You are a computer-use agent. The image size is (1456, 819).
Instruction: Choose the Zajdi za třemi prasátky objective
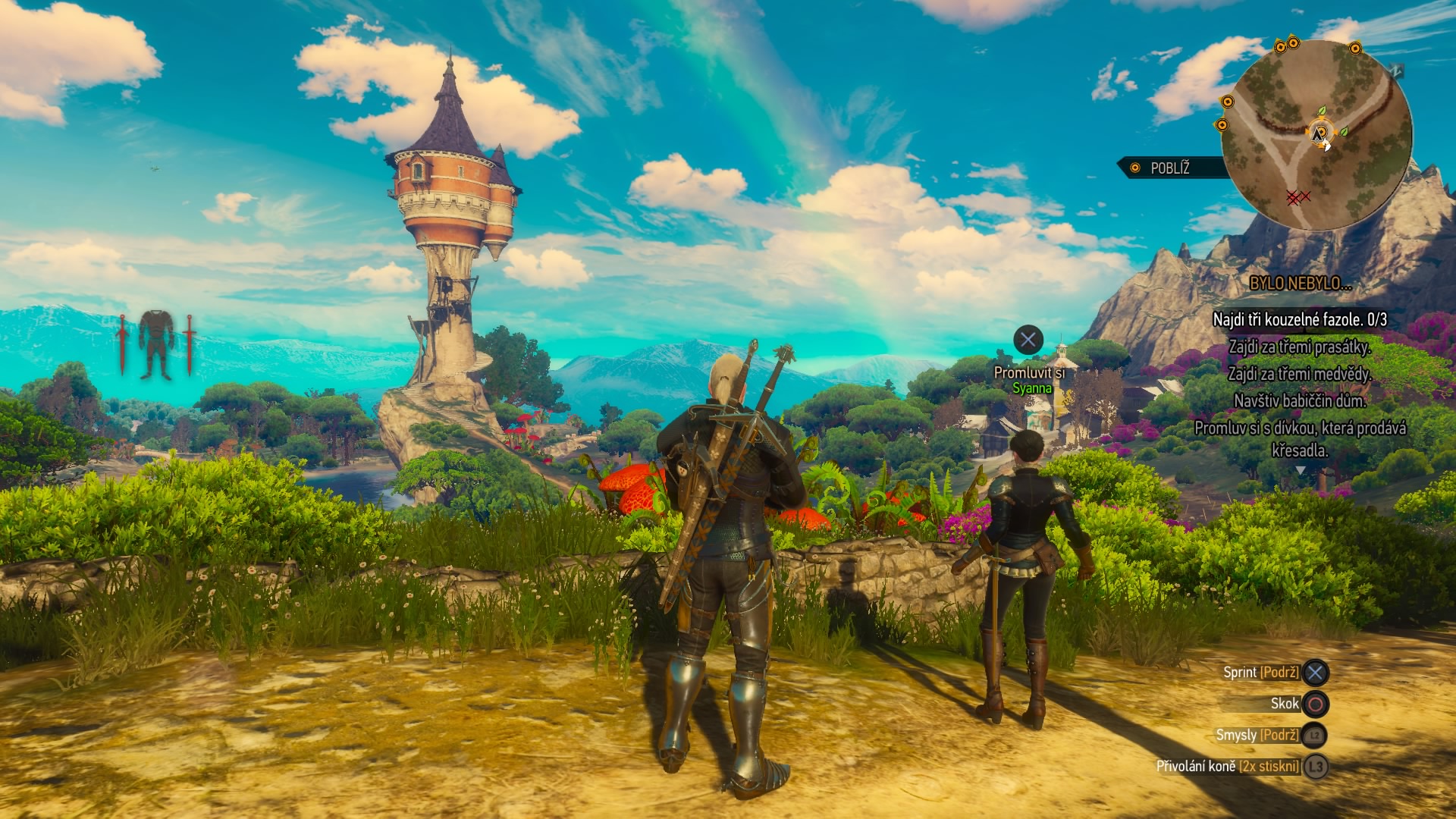1300,347
